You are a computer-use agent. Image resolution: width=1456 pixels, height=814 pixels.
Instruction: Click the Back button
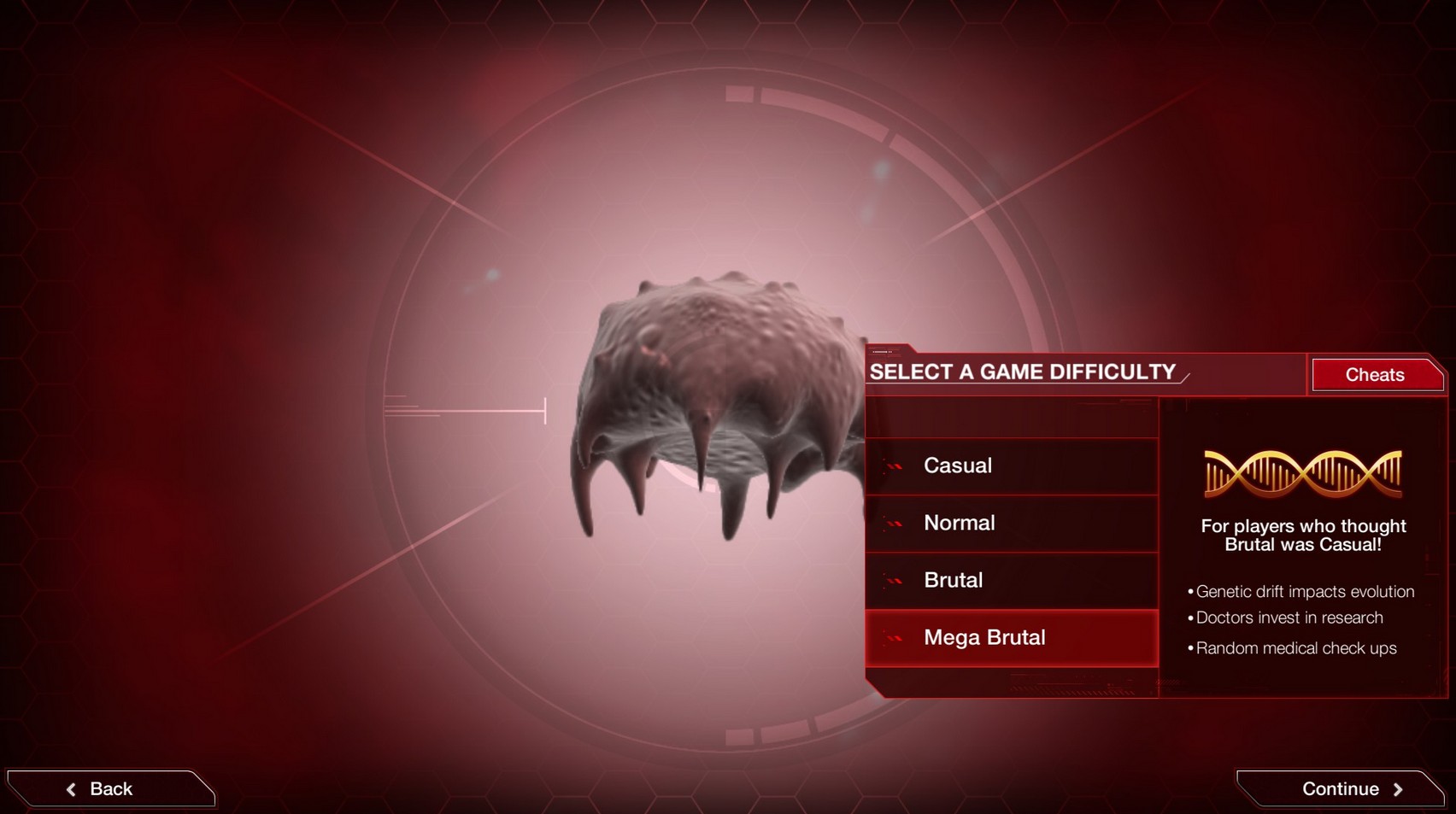tap(111, 788)
